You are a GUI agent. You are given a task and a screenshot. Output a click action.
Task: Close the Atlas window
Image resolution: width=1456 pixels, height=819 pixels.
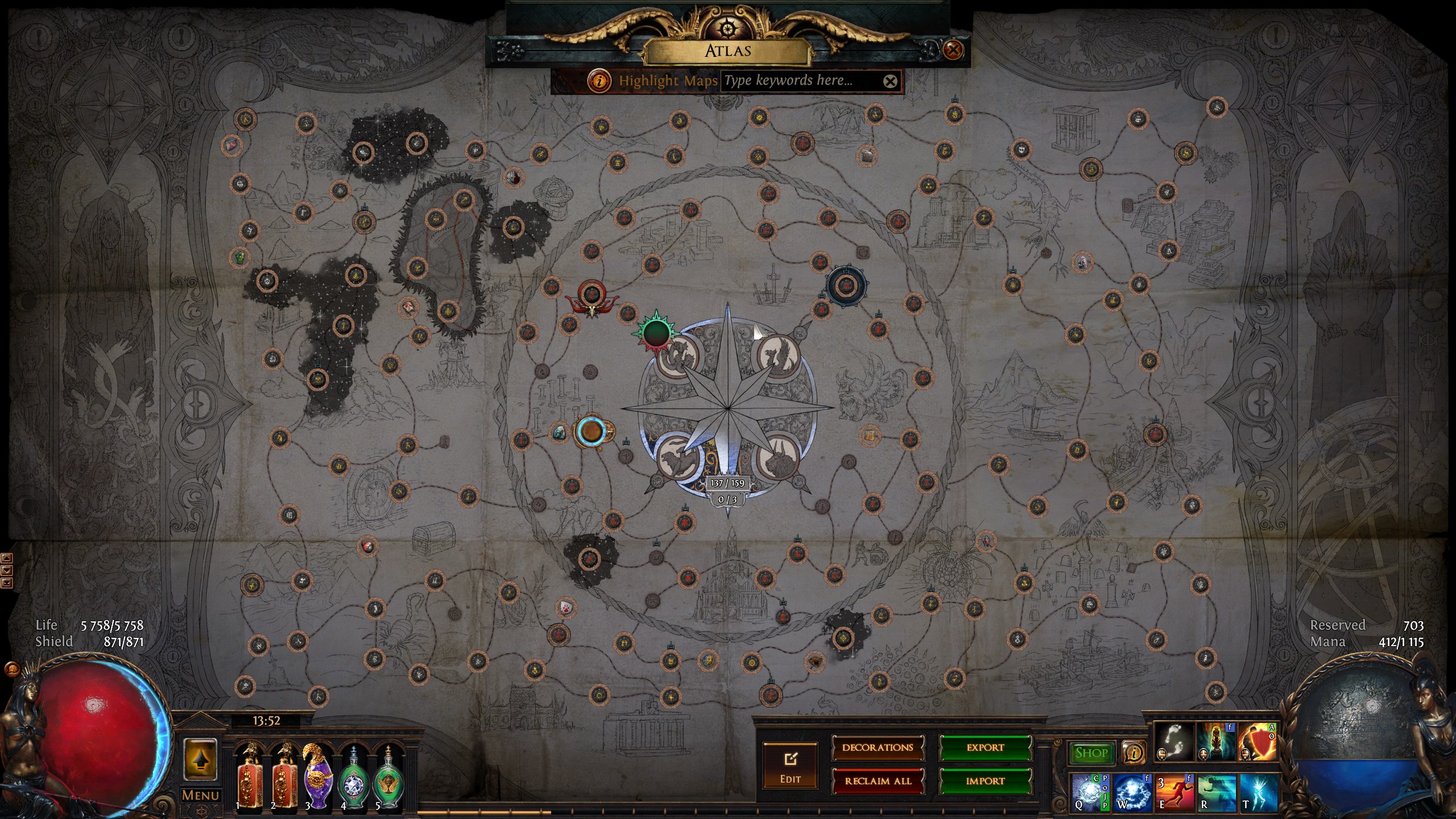(953, 50)
